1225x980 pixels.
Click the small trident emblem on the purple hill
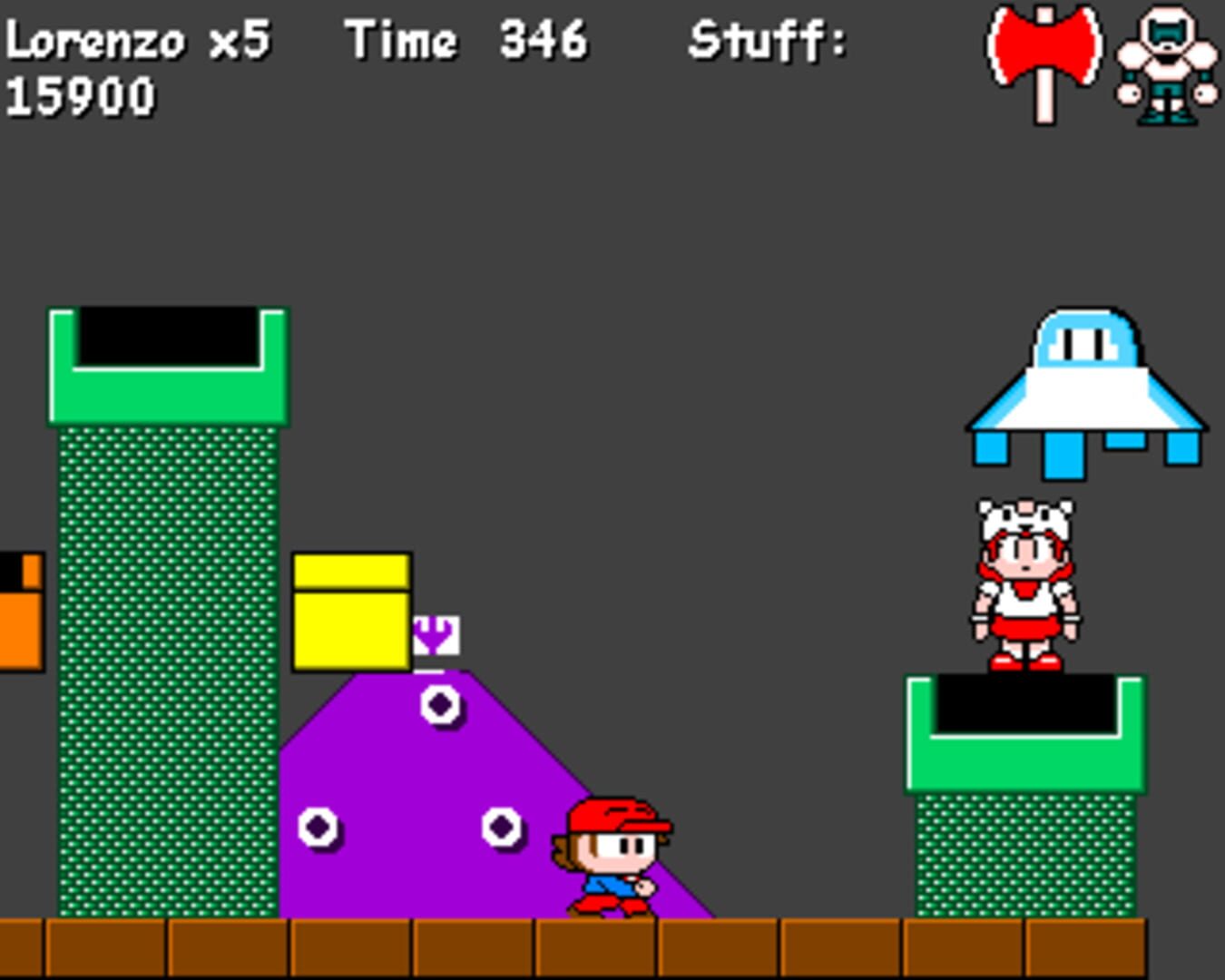pyautogui.click(x=436, y=633)
